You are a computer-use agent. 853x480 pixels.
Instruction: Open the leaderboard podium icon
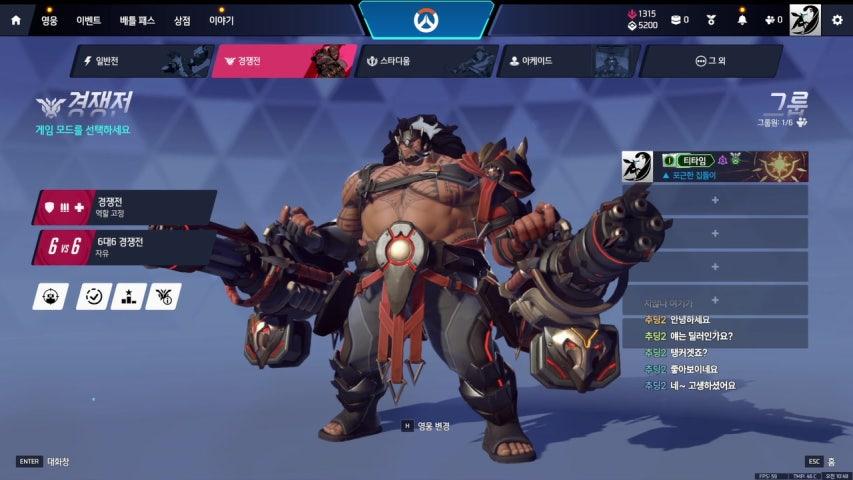coord(128,296)
